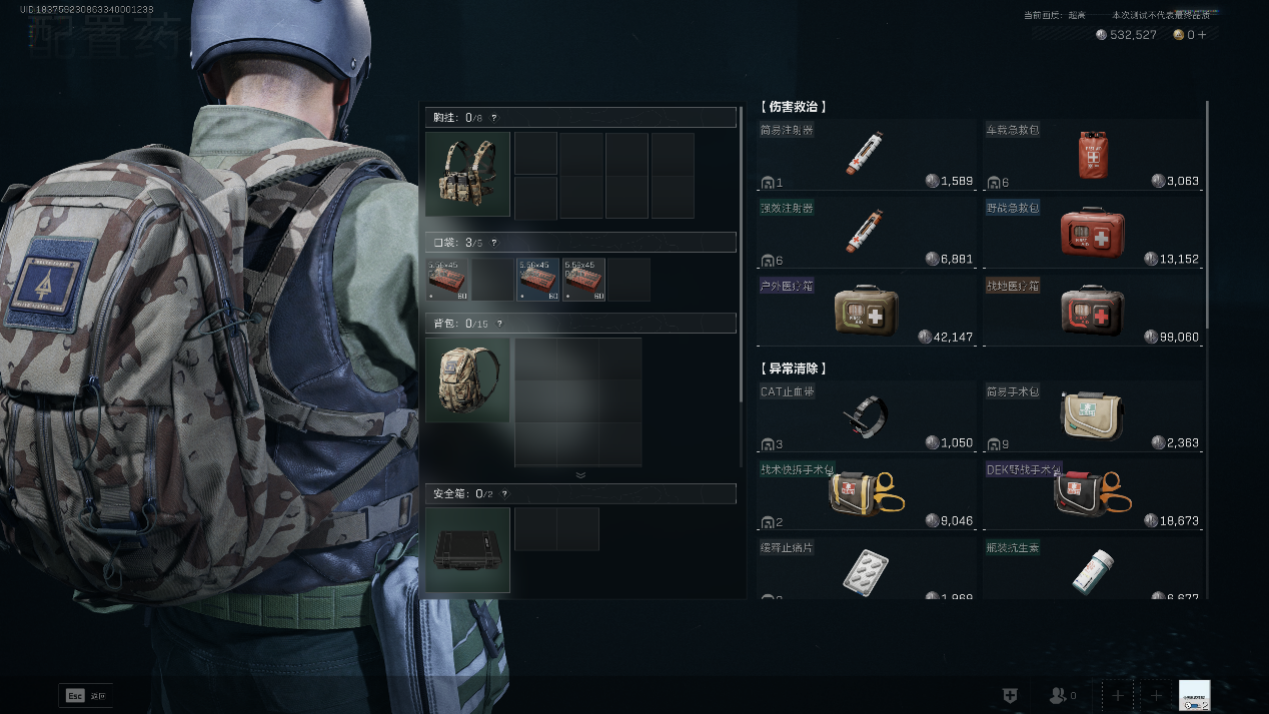Pick the painkiller tablet blister pack
Viewport: 1269px width, 714px height.
[x=866, y=570]
